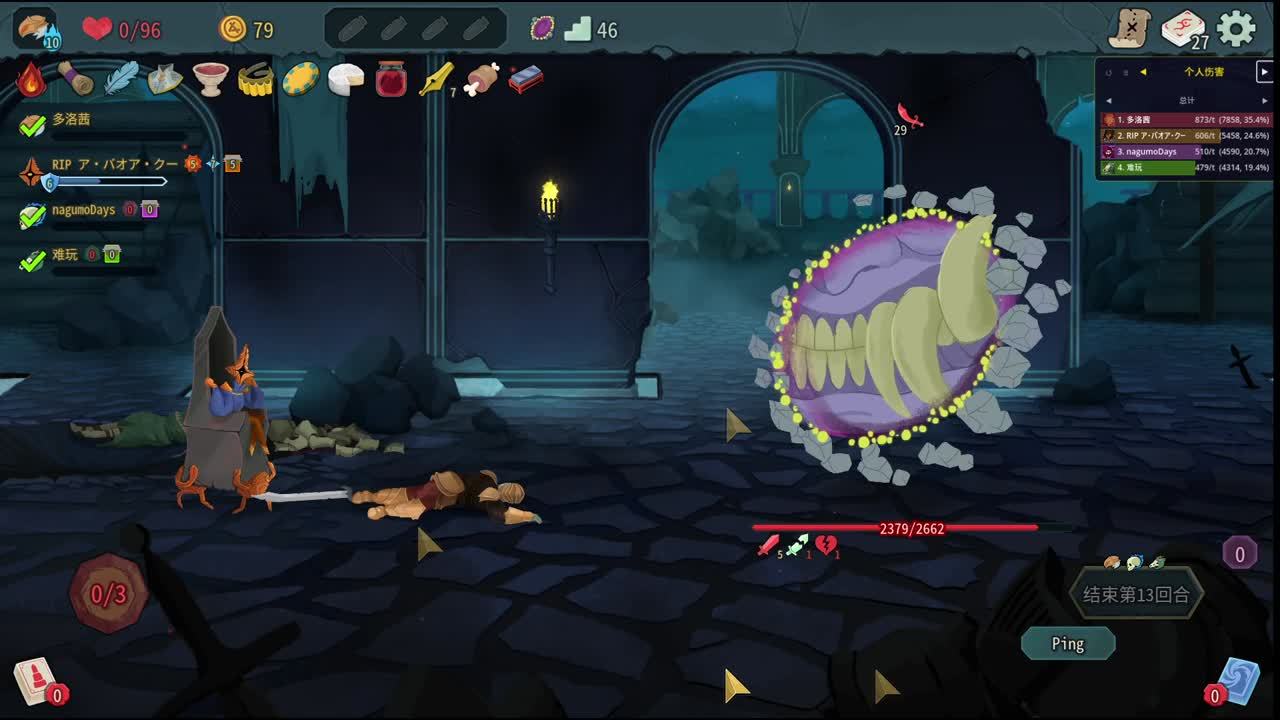View the full deck of 27 cards
1280x720 pixels.
click(x=1183, y=29)
